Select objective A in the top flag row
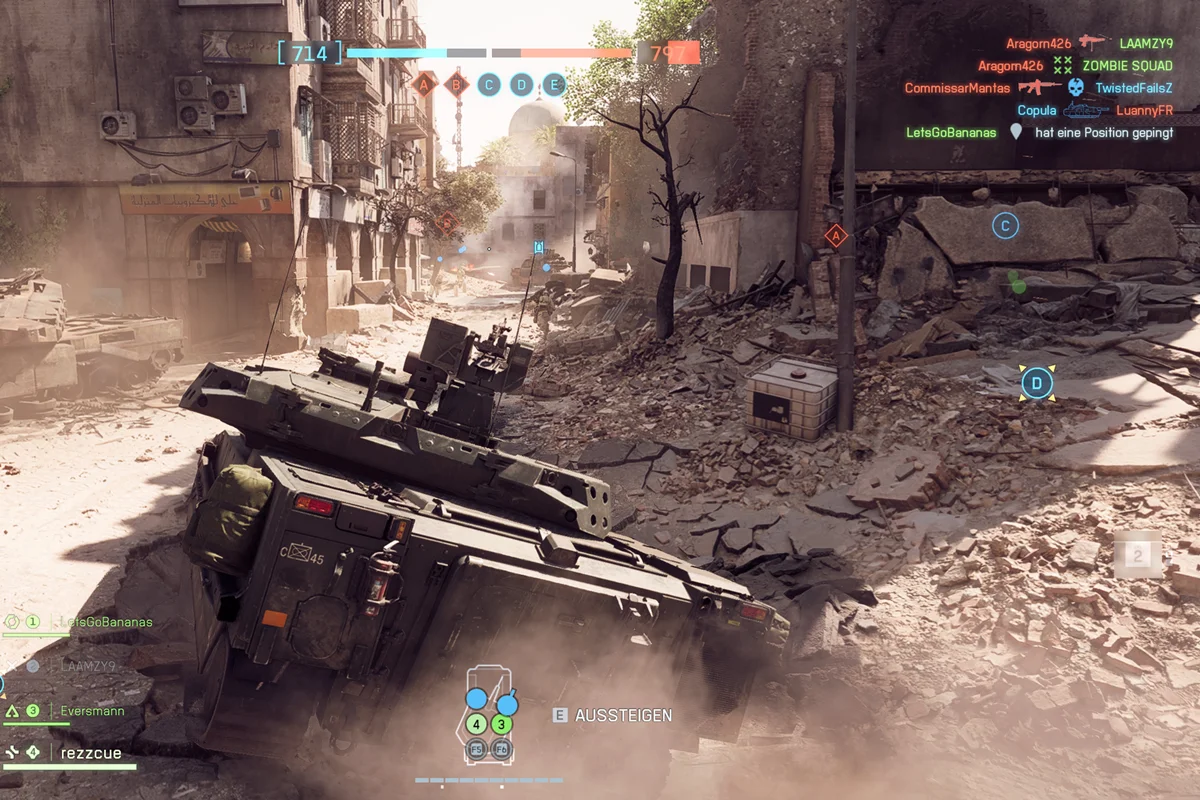The image size is (1200, 800). pyautogui.click(x=424, y=85)
